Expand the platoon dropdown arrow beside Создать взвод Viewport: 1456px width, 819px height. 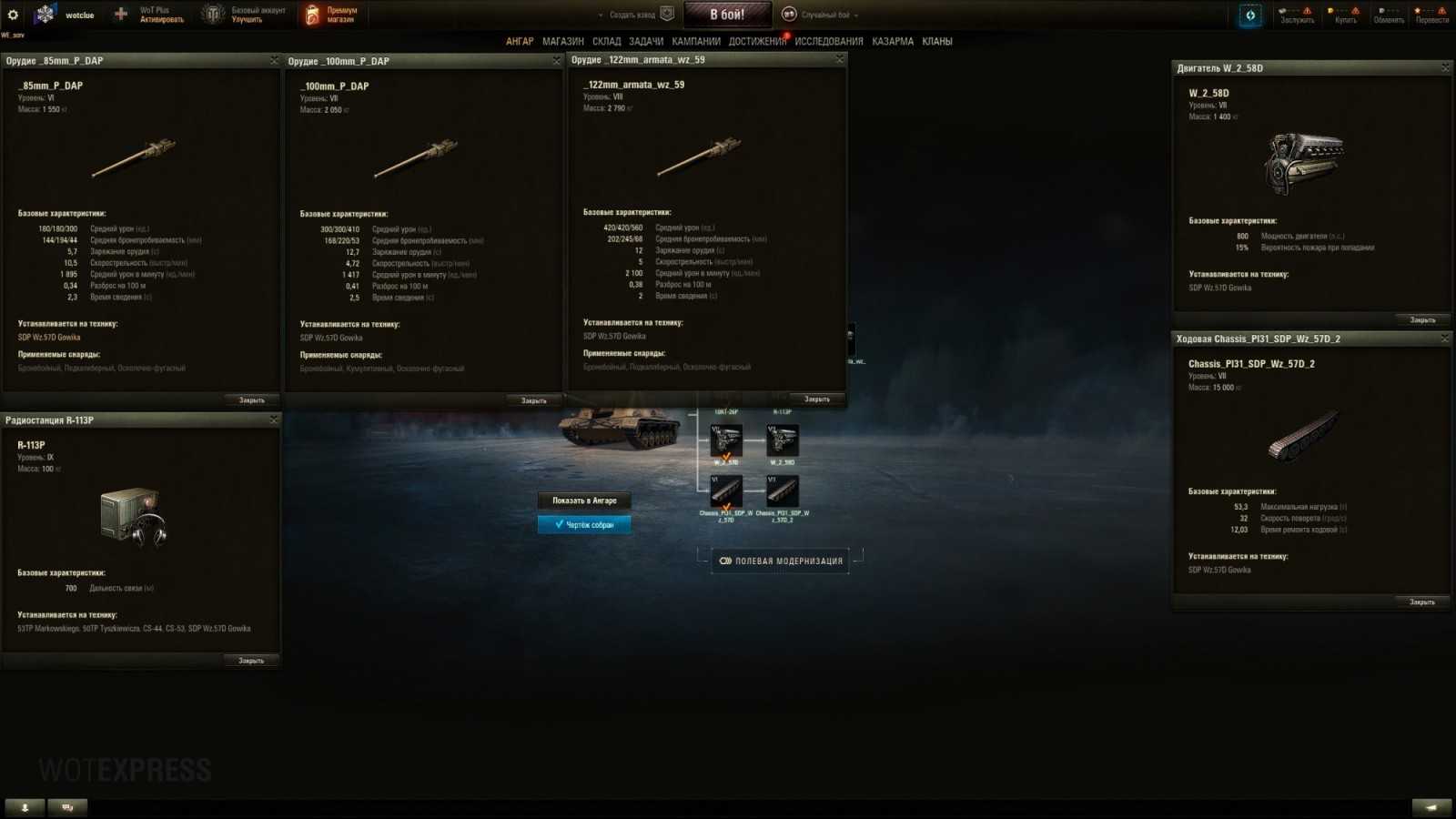coord(600,15)
